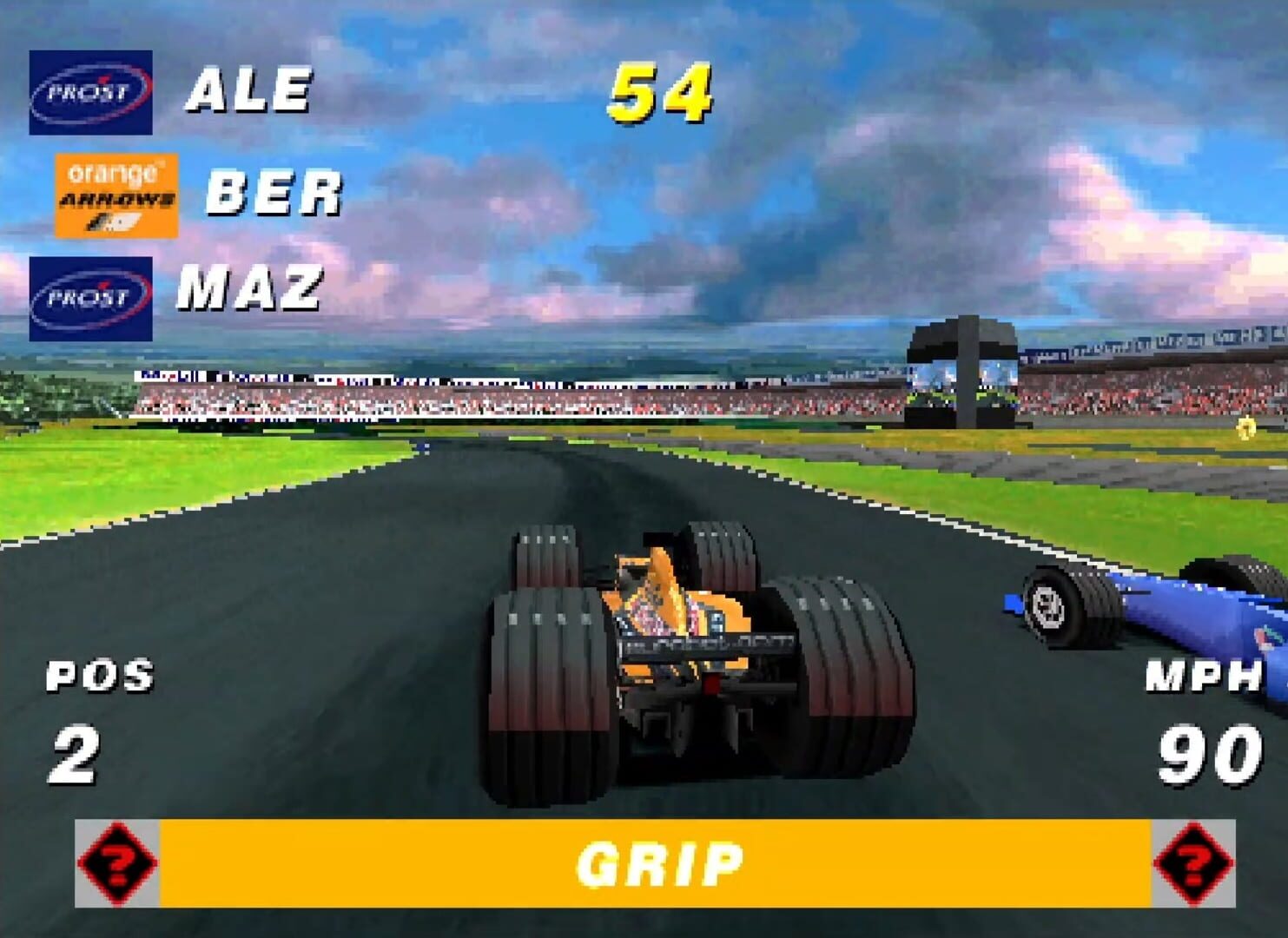This screenshot has width=1288, height=938.
Task: Click the POS indicator icon
Action: (98, 680)
